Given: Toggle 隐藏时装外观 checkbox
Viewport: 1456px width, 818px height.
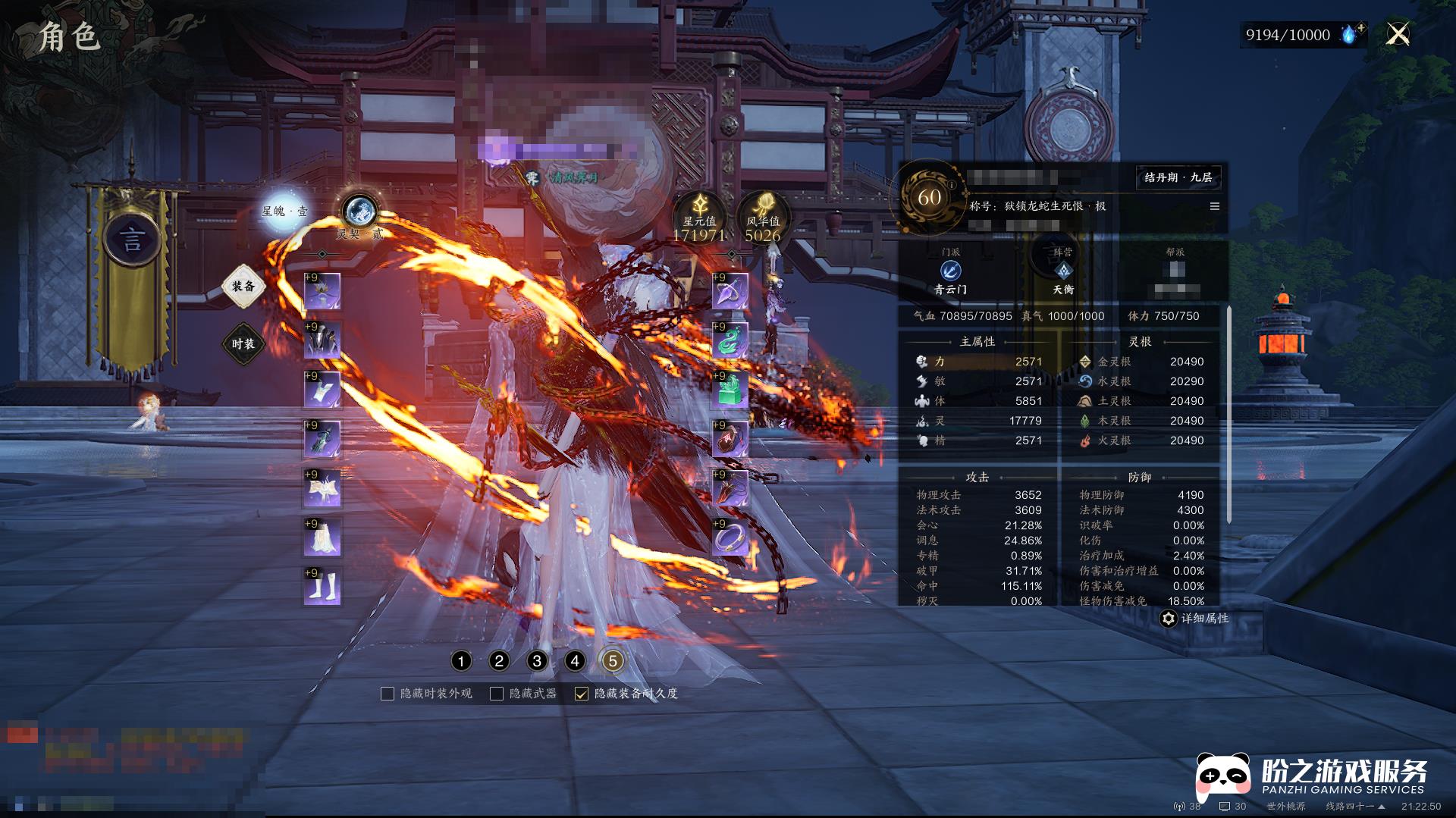Looking at the screenshot, I should click(x=388, y=694).
